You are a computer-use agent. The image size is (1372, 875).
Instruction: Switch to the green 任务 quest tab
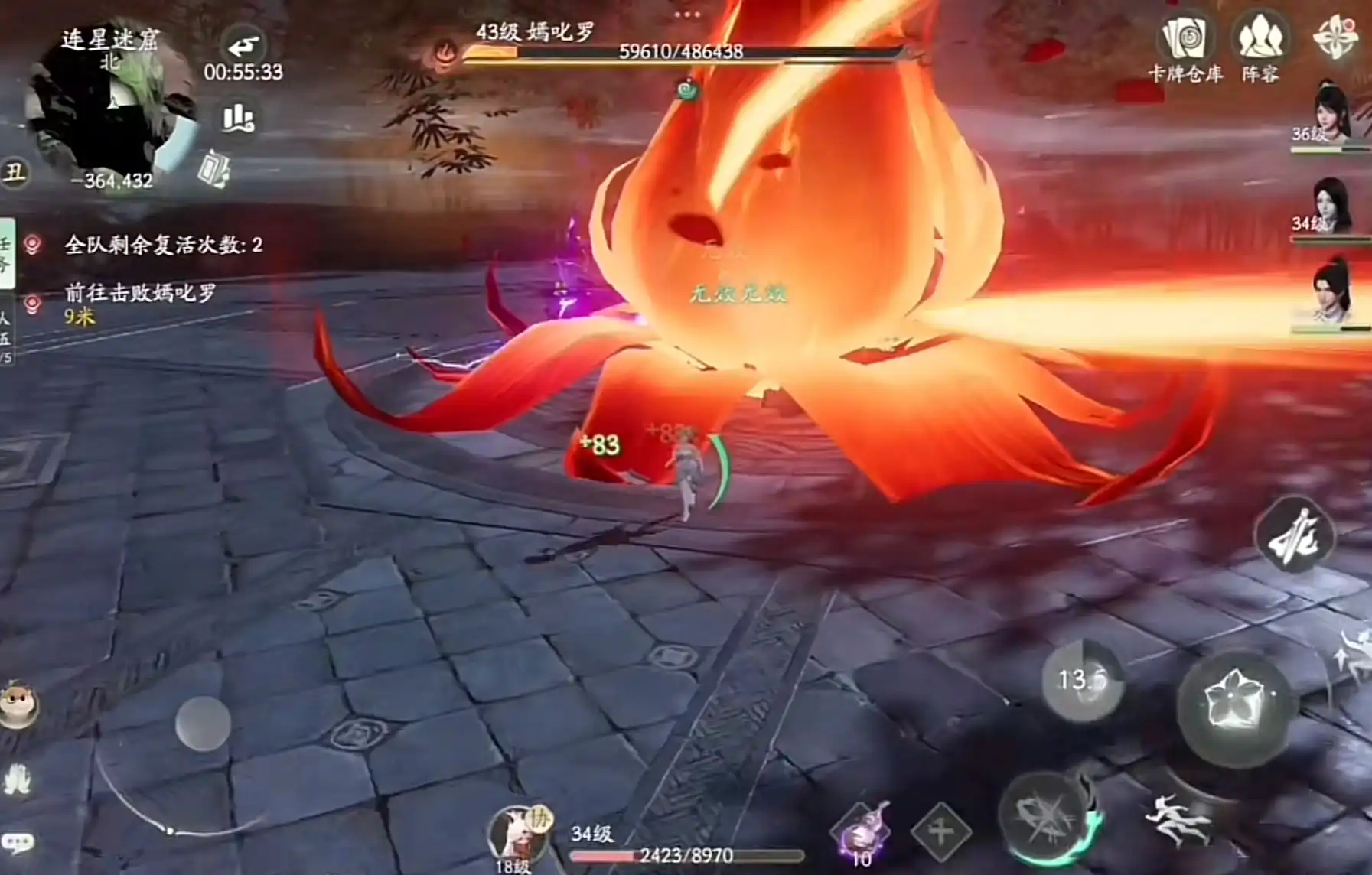(x=7, y=254)
